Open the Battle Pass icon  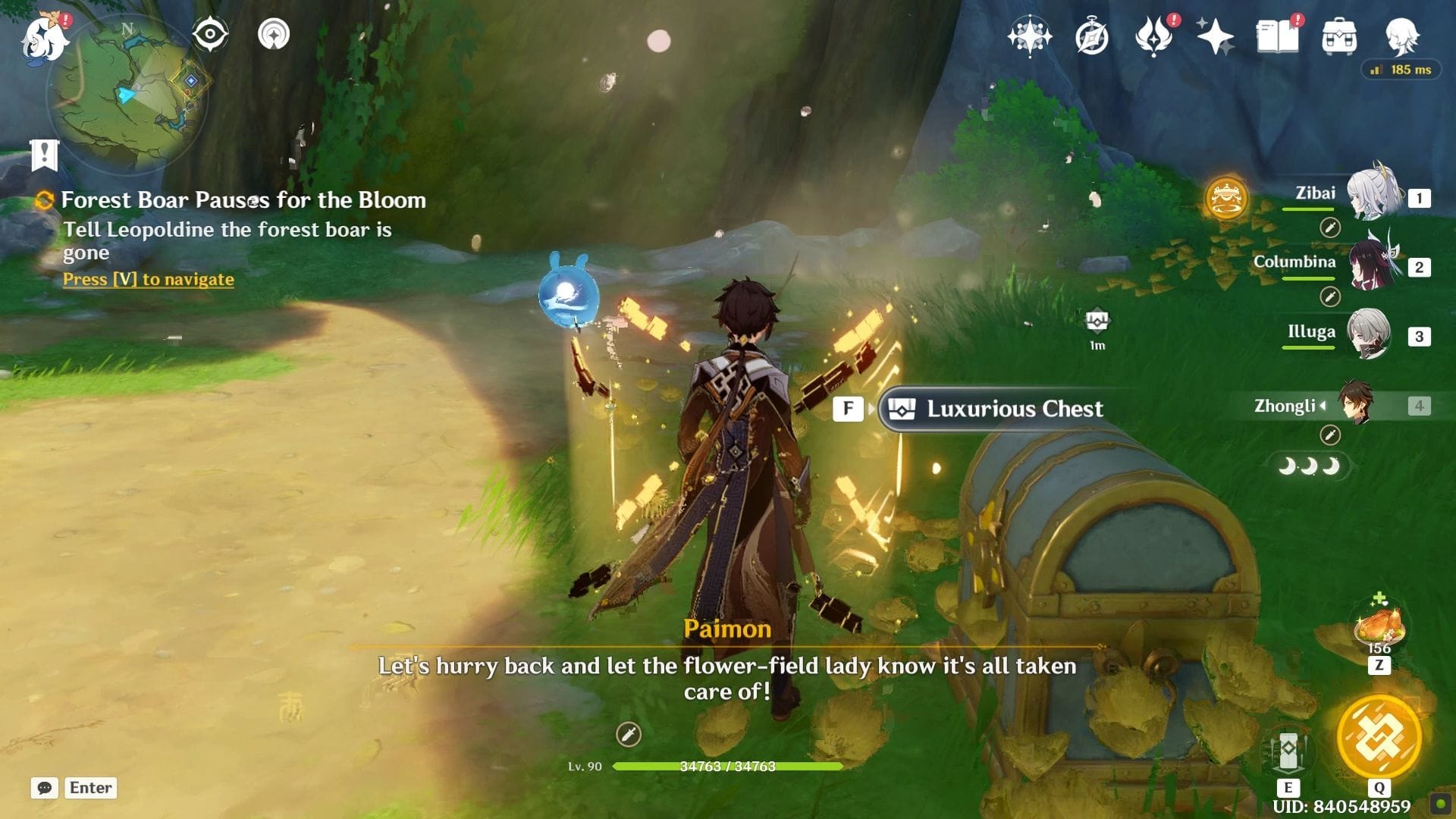[x=1153, y=36]
